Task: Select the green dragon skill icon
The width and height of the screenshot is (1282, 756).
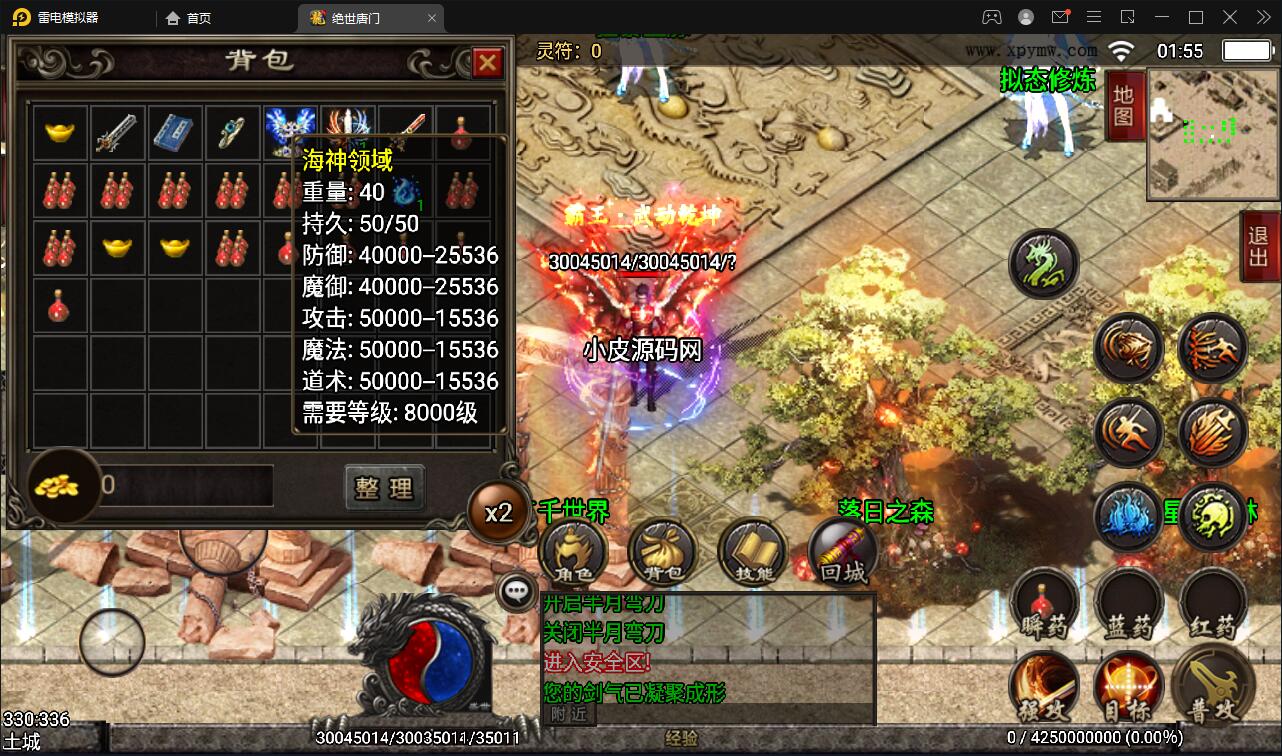Action: click(1043, 262)
